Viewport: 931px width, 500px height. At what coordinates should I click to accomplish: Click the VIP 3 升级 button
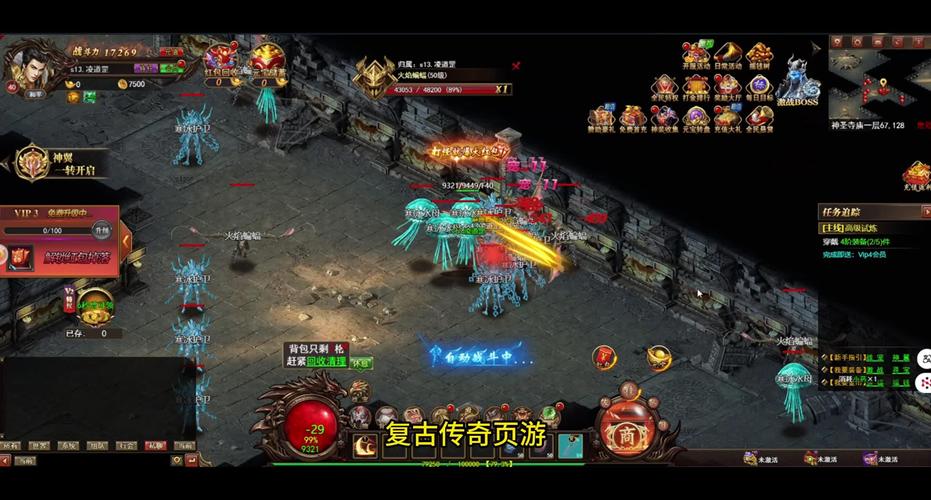pyautogui.click(x=100, y=230)
